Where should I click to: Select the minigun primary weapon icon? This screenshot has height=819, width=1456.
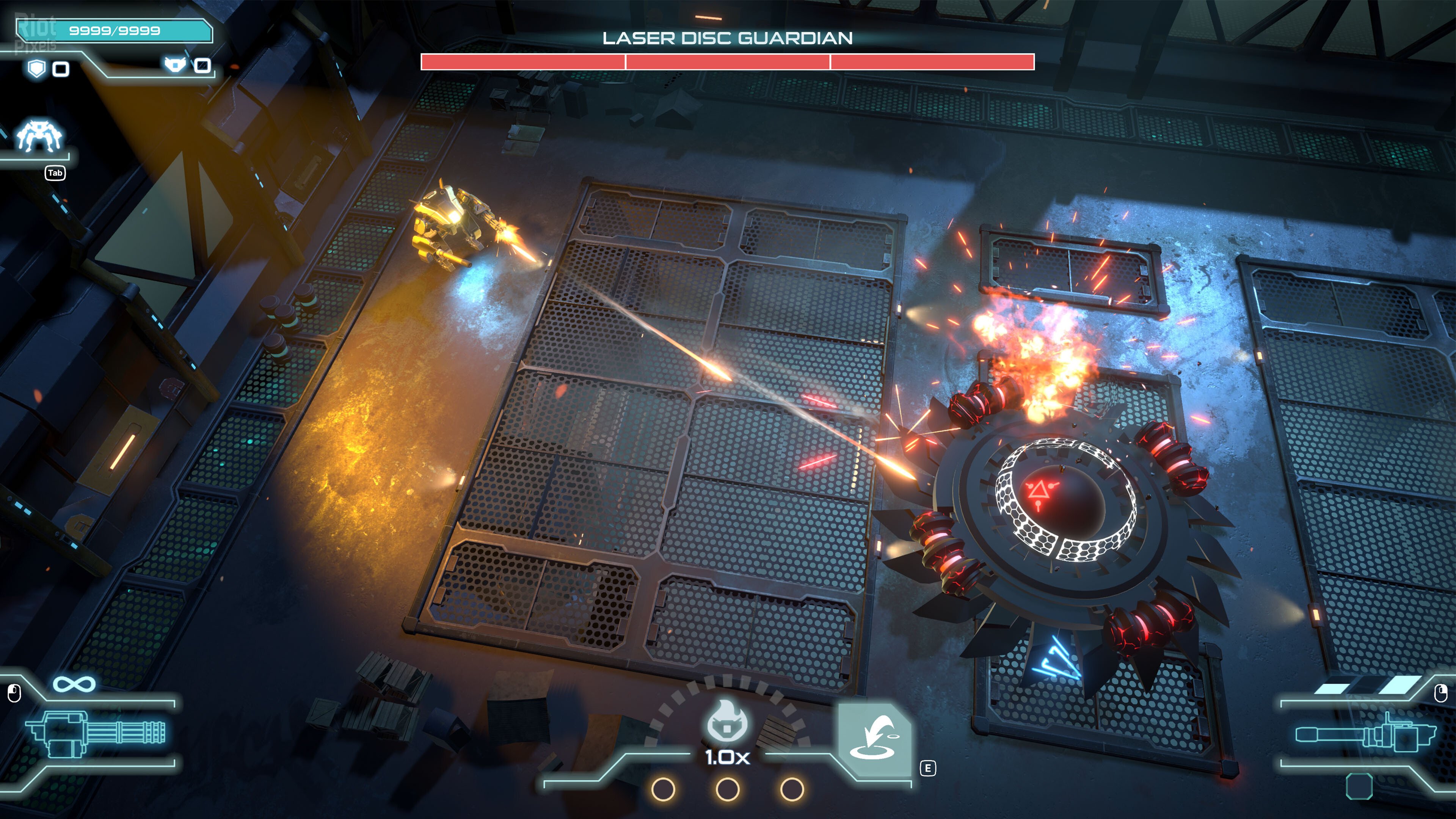95,733
